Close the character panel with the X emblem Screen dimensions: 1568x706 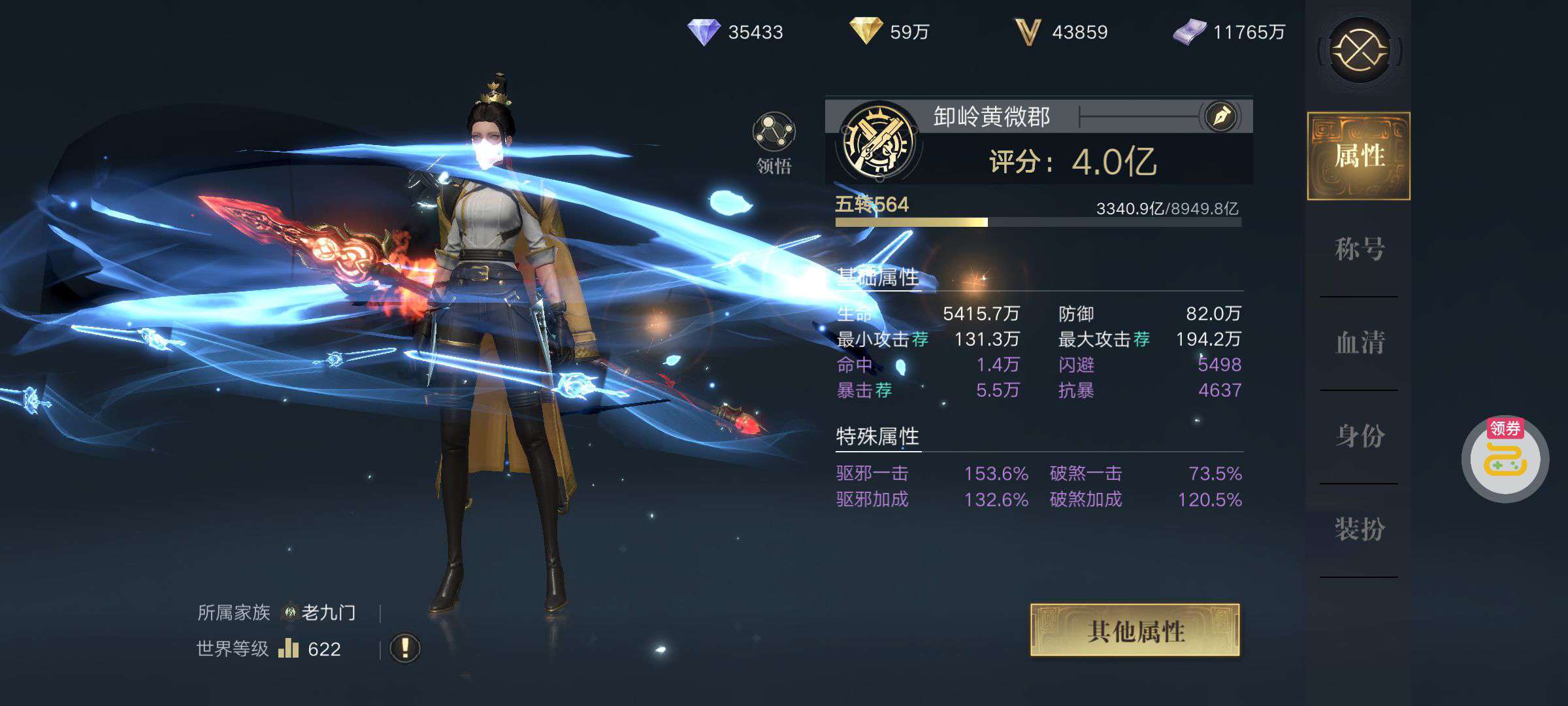(1360, 50)
